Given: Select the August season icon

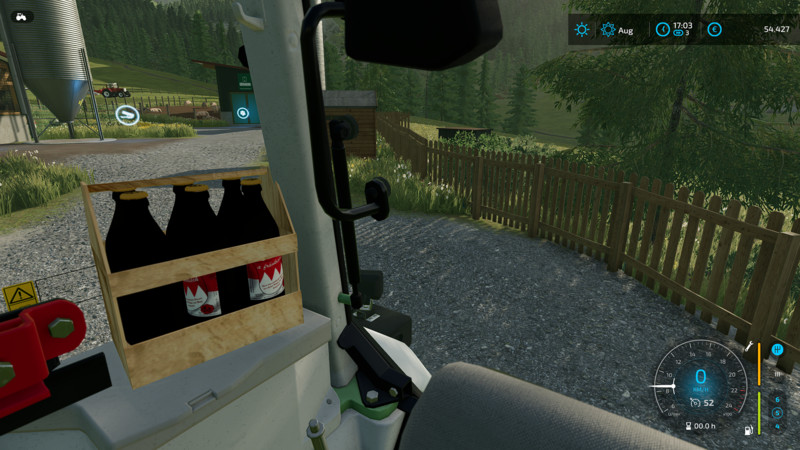Looking at the screenshot, I should click(x=608, y=30).
